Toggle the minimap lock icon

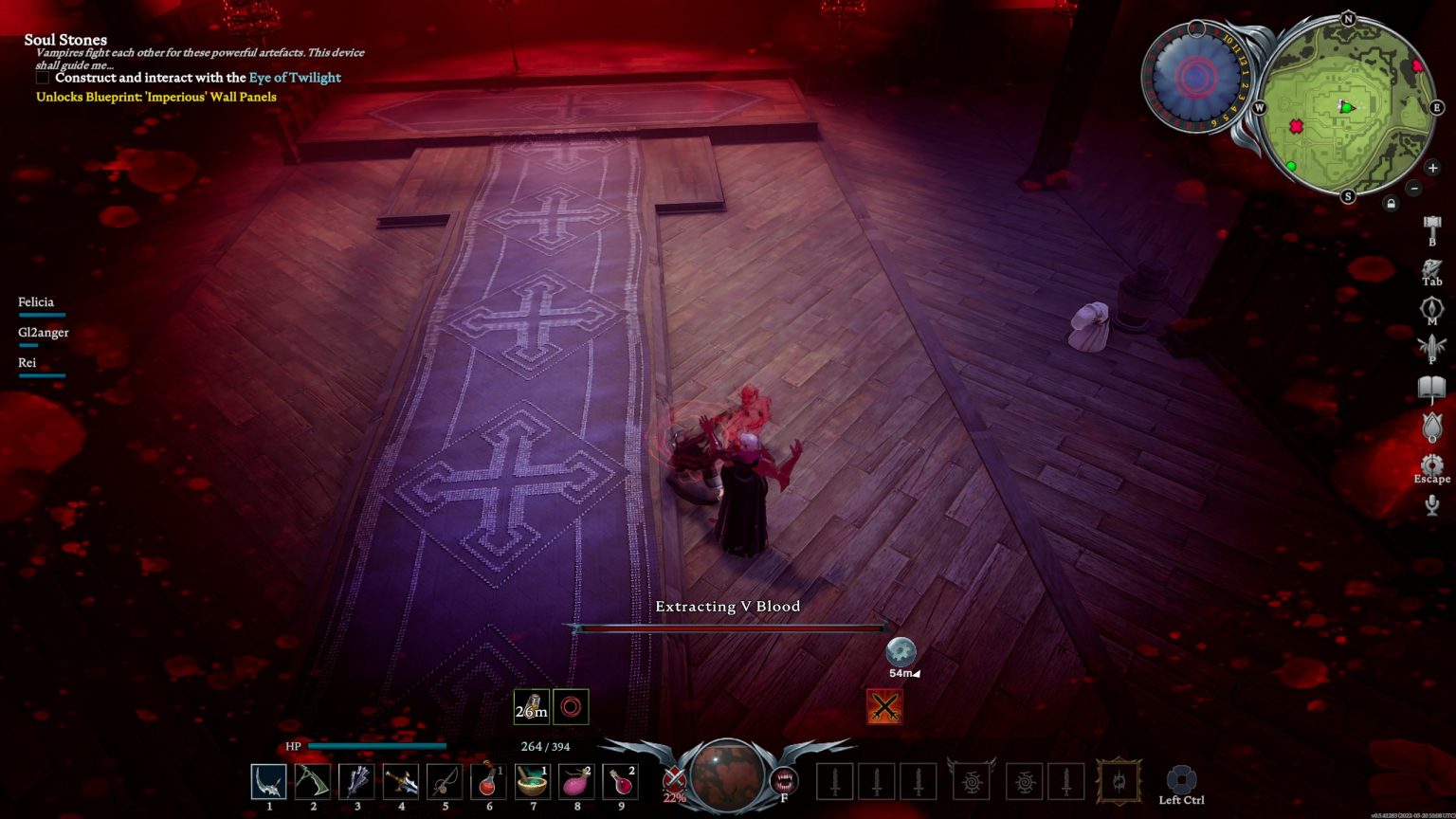(x=1390, y=202)
